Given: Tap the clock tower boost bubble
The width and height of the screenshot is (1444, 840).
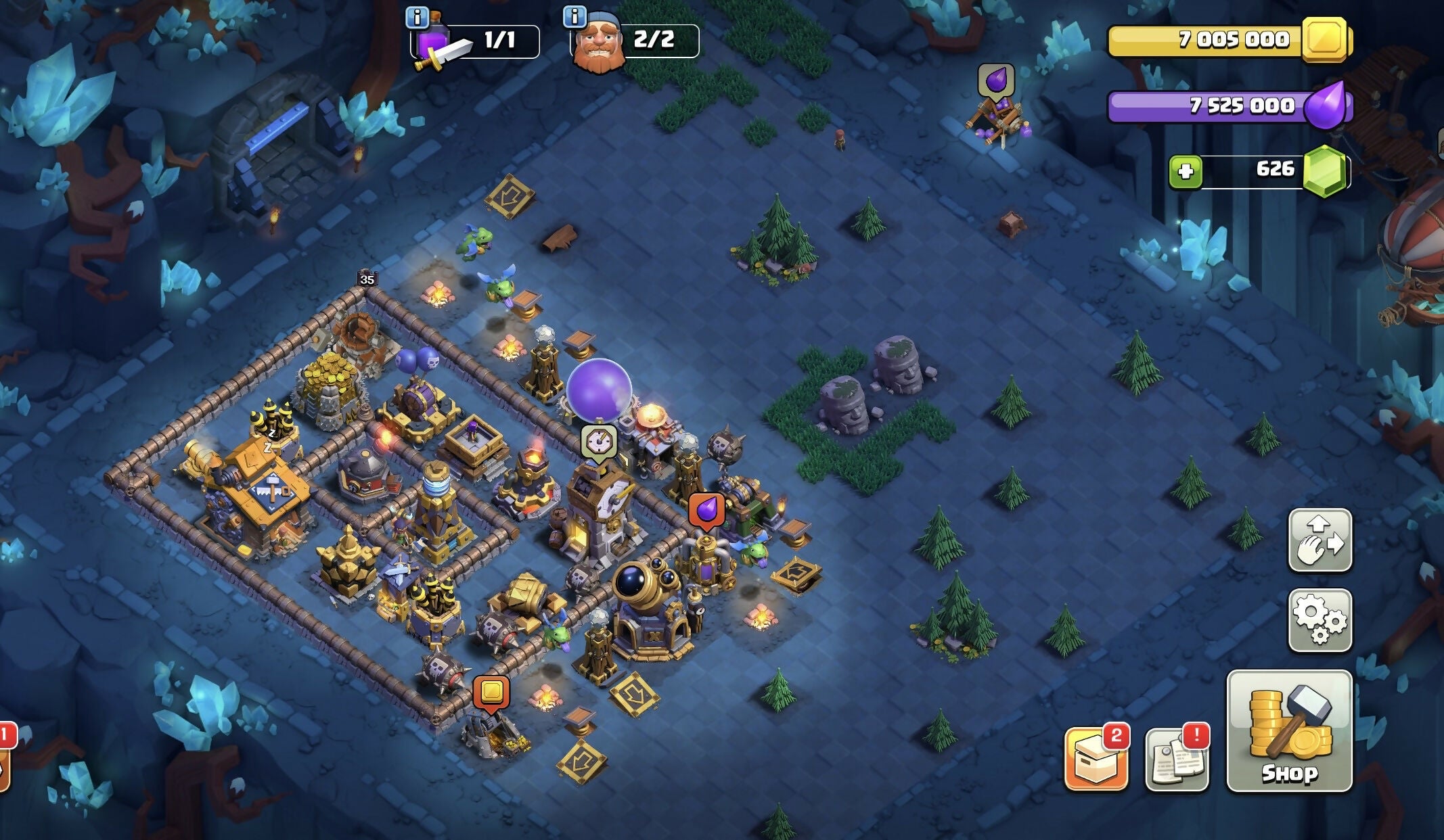Looking at the screenshot, I should (599, 442).
